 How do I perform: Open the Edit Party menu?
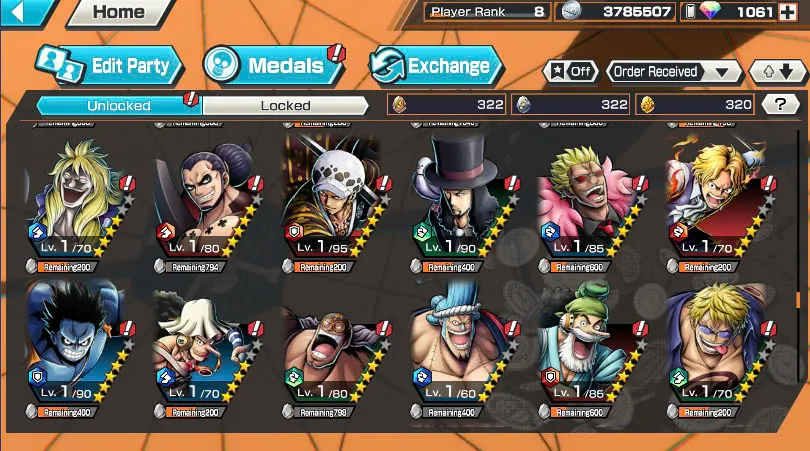coord(110,66)
